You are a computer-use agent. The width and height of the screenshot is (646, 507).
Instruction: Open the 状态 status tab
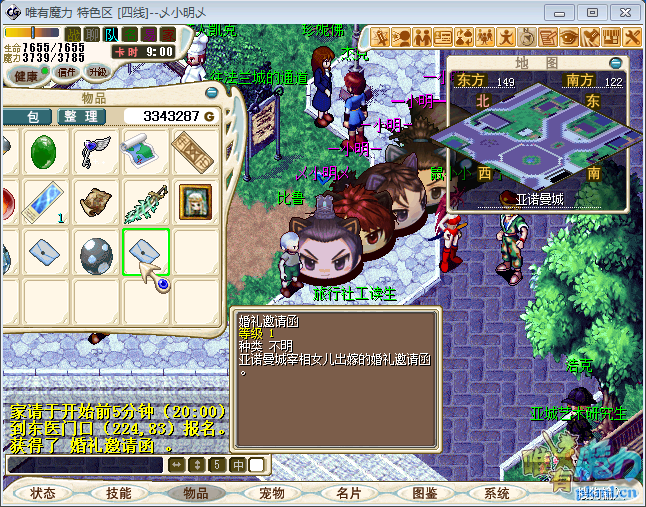click(x=43, y=493)
